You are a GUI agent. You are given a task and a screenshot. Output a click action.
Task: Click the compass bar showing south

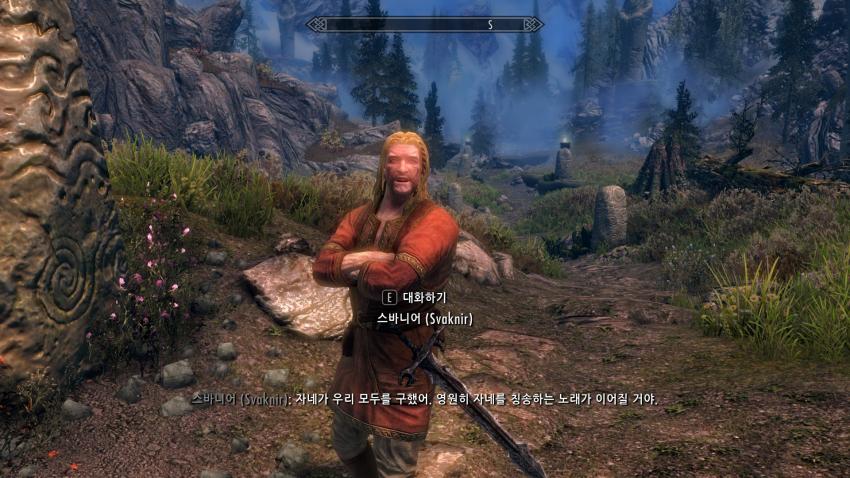point(425,24)
